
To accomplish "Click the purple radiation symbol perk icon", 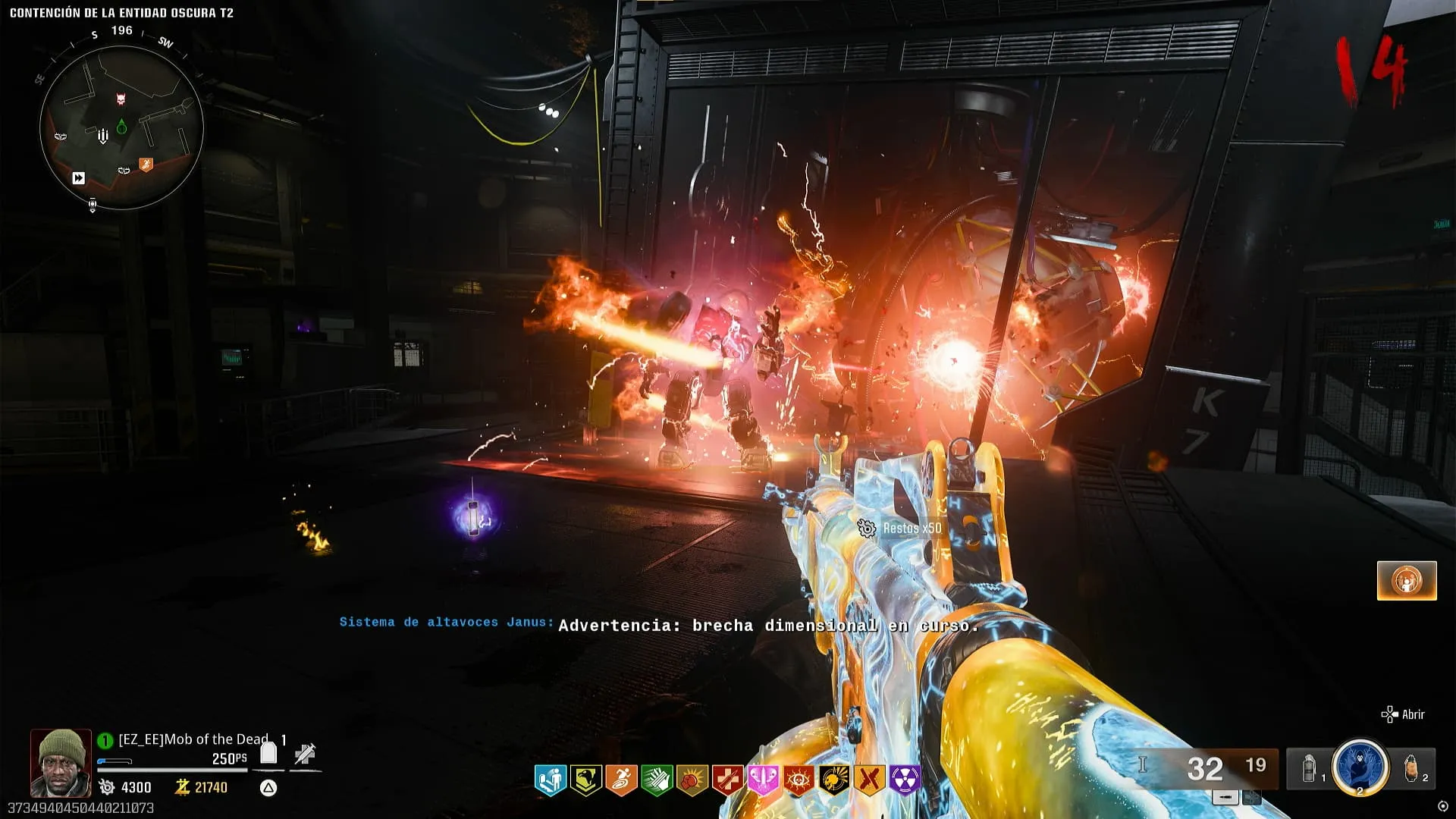I will point(905,780).
